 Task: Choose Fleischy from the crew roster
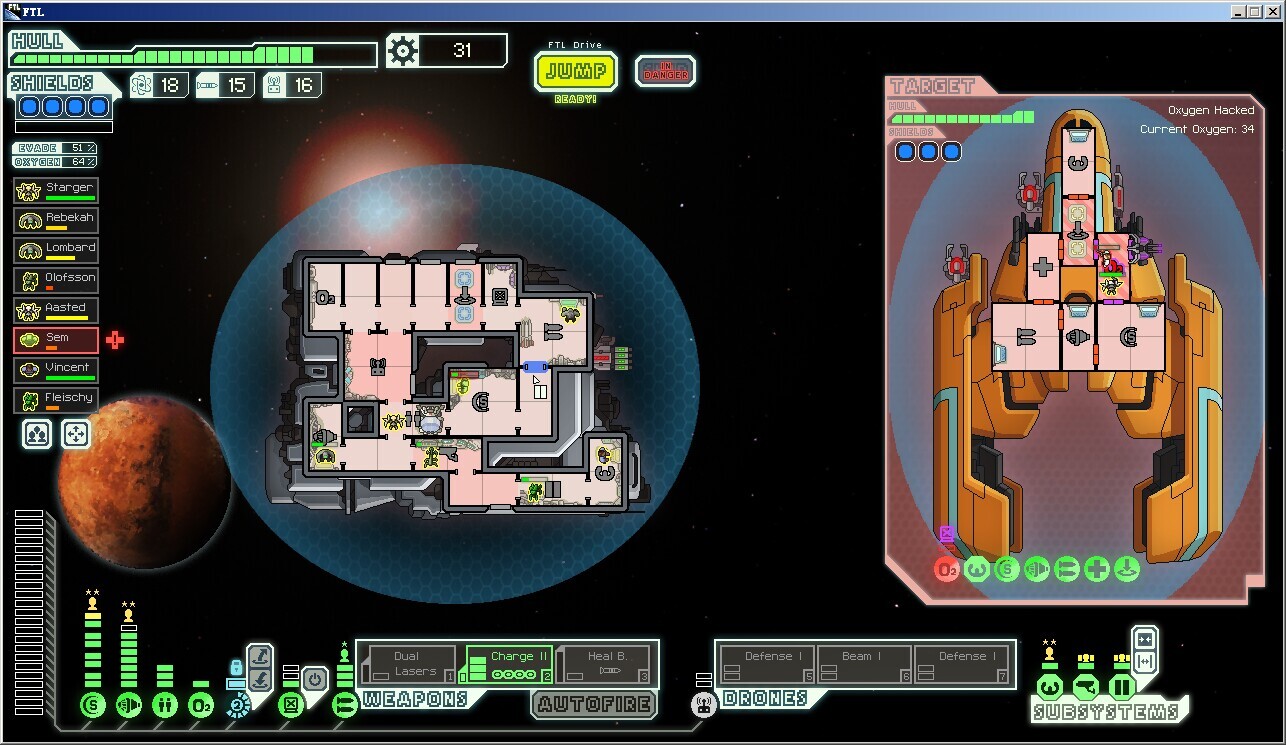tap(56, 400)
